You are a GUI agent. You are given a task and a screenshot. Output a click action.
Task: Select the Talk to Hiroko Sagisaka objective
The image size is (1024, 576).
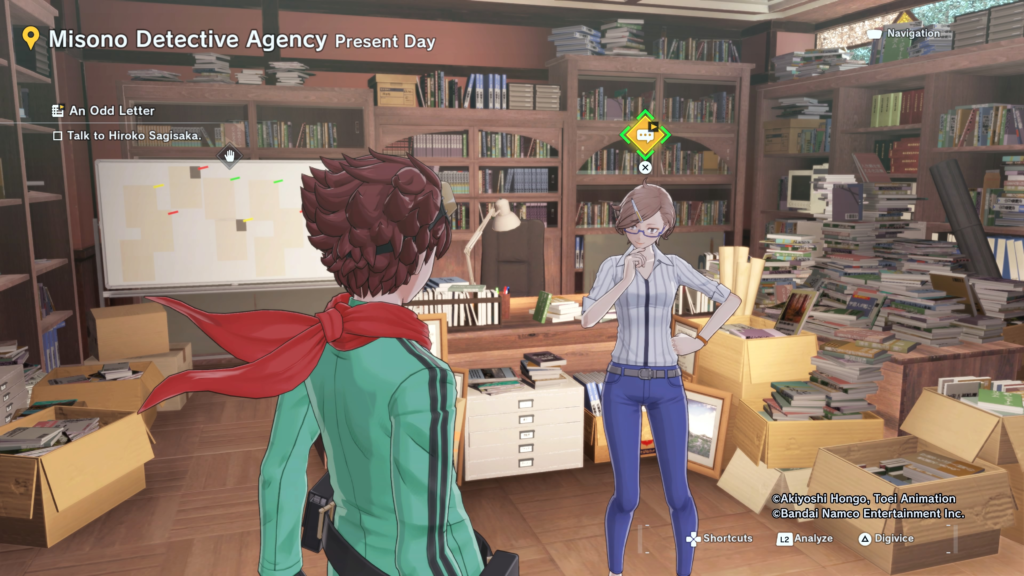tap(134, 135)
